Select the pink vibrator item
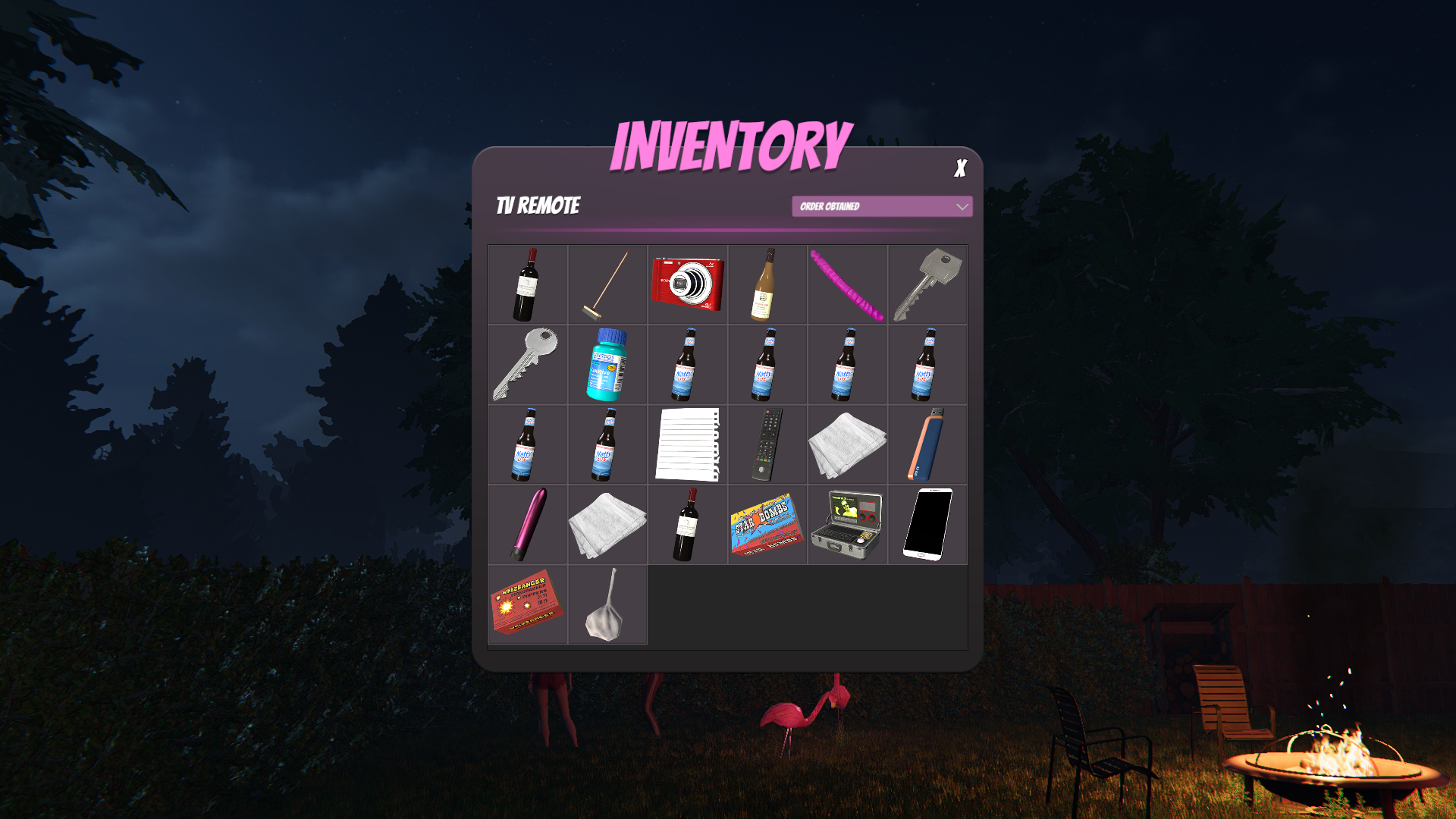Viewport: 1456px width, 819px height. [529, 524]
